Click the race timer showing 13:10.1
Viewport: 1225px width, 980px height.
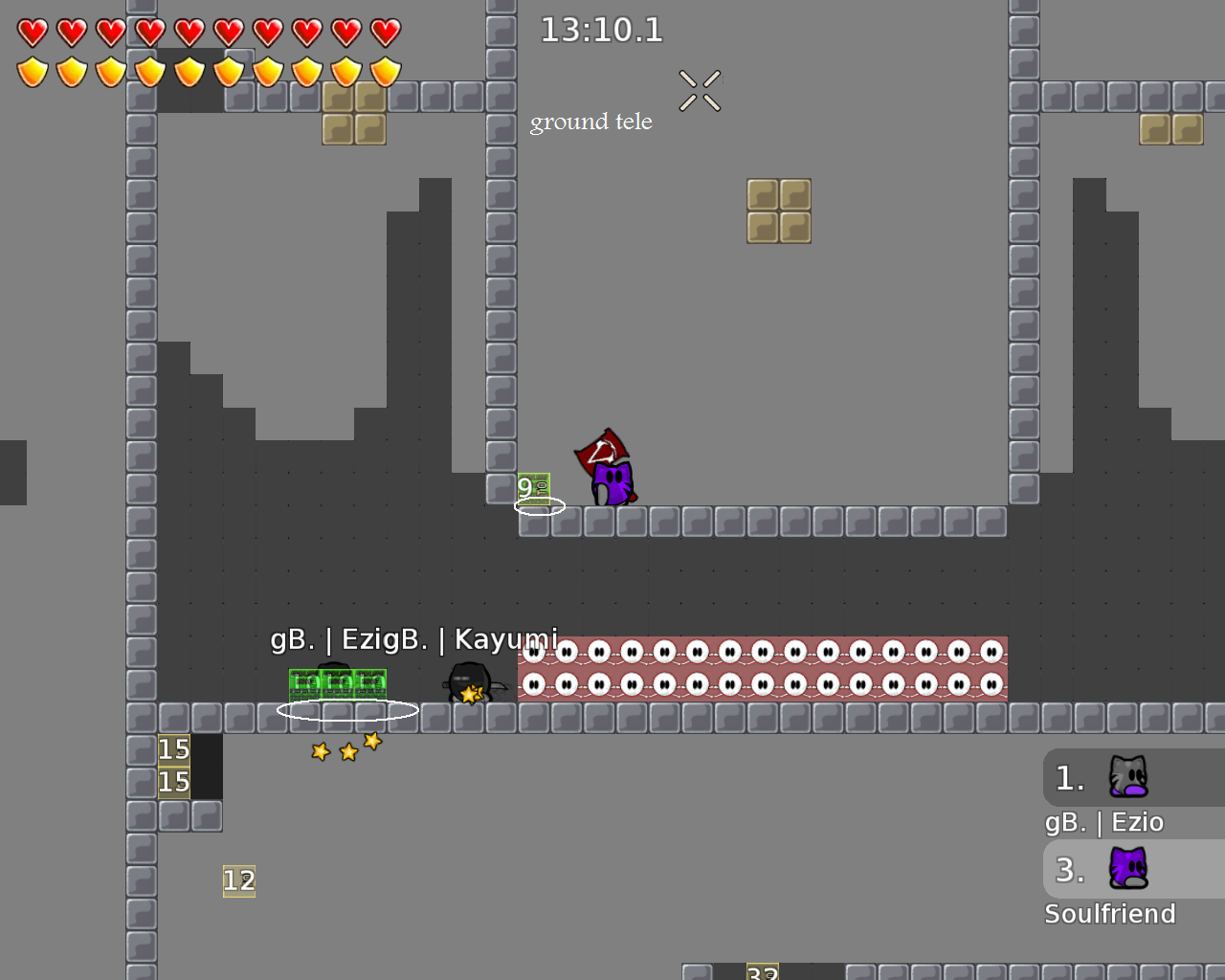click(x=601, y=30)
